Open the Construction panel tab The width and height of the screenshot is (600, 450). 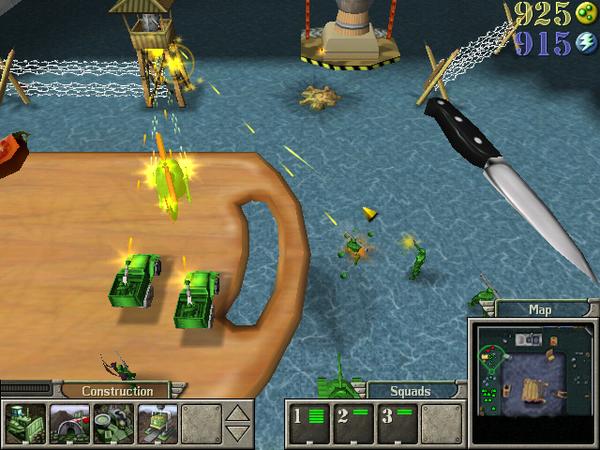pyautogui.click(x=117, y=391)
